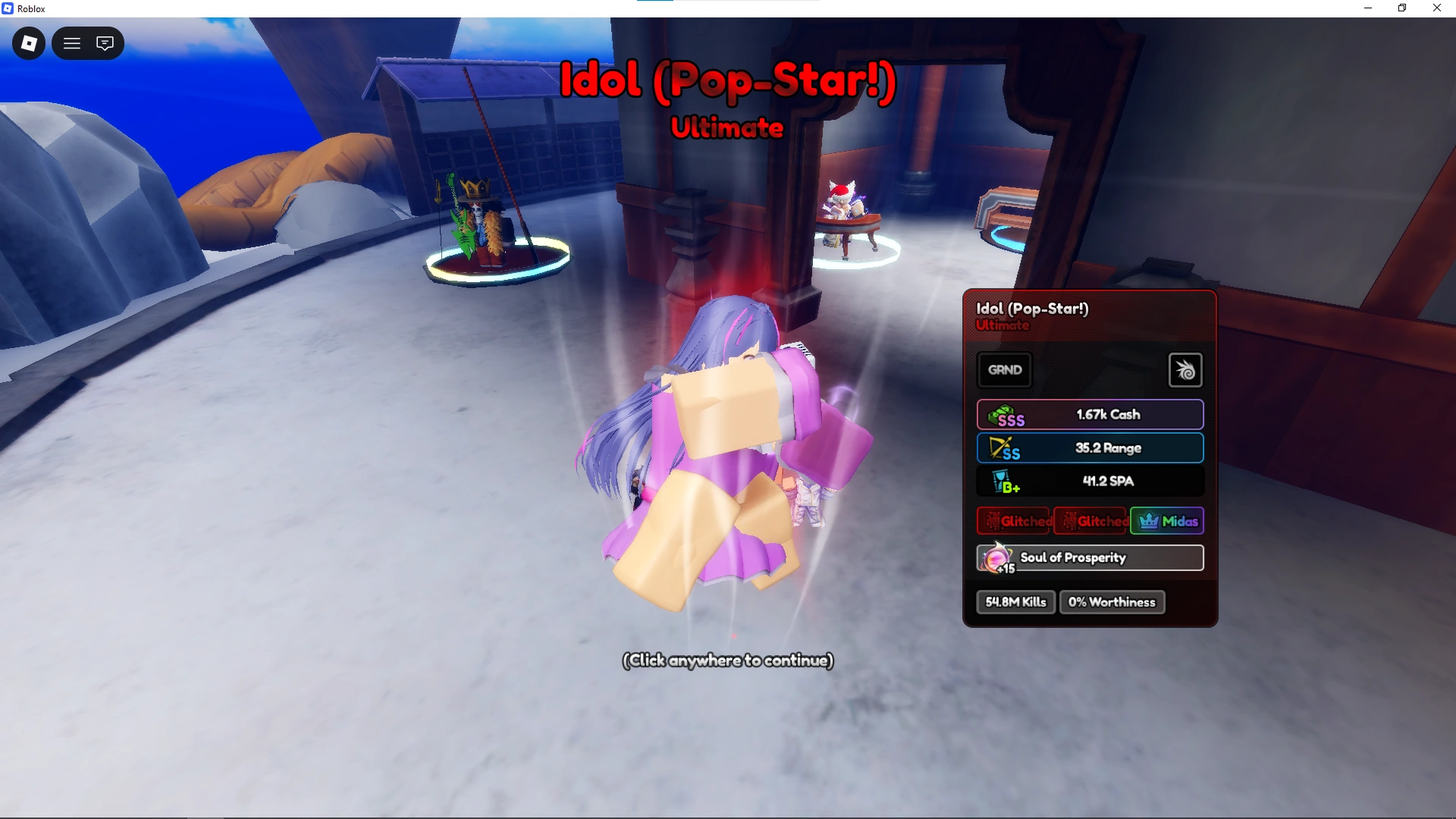Select the bow-and-arrow Range stat icon

[x=1003, y=448]
